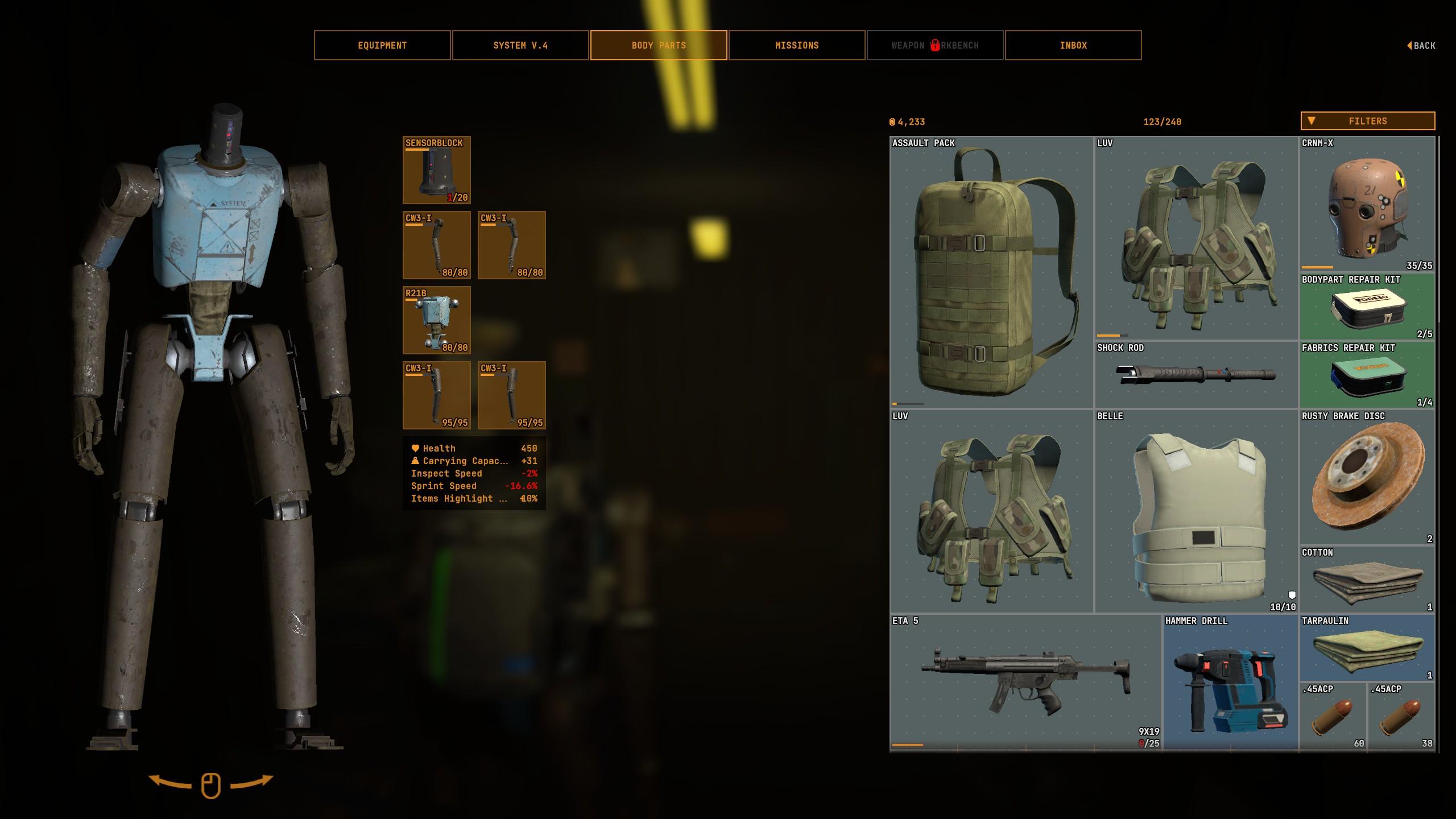Screen dimensions: 1456x819
Task: Select the Belle armor vest
Action: coord(1196,511)
